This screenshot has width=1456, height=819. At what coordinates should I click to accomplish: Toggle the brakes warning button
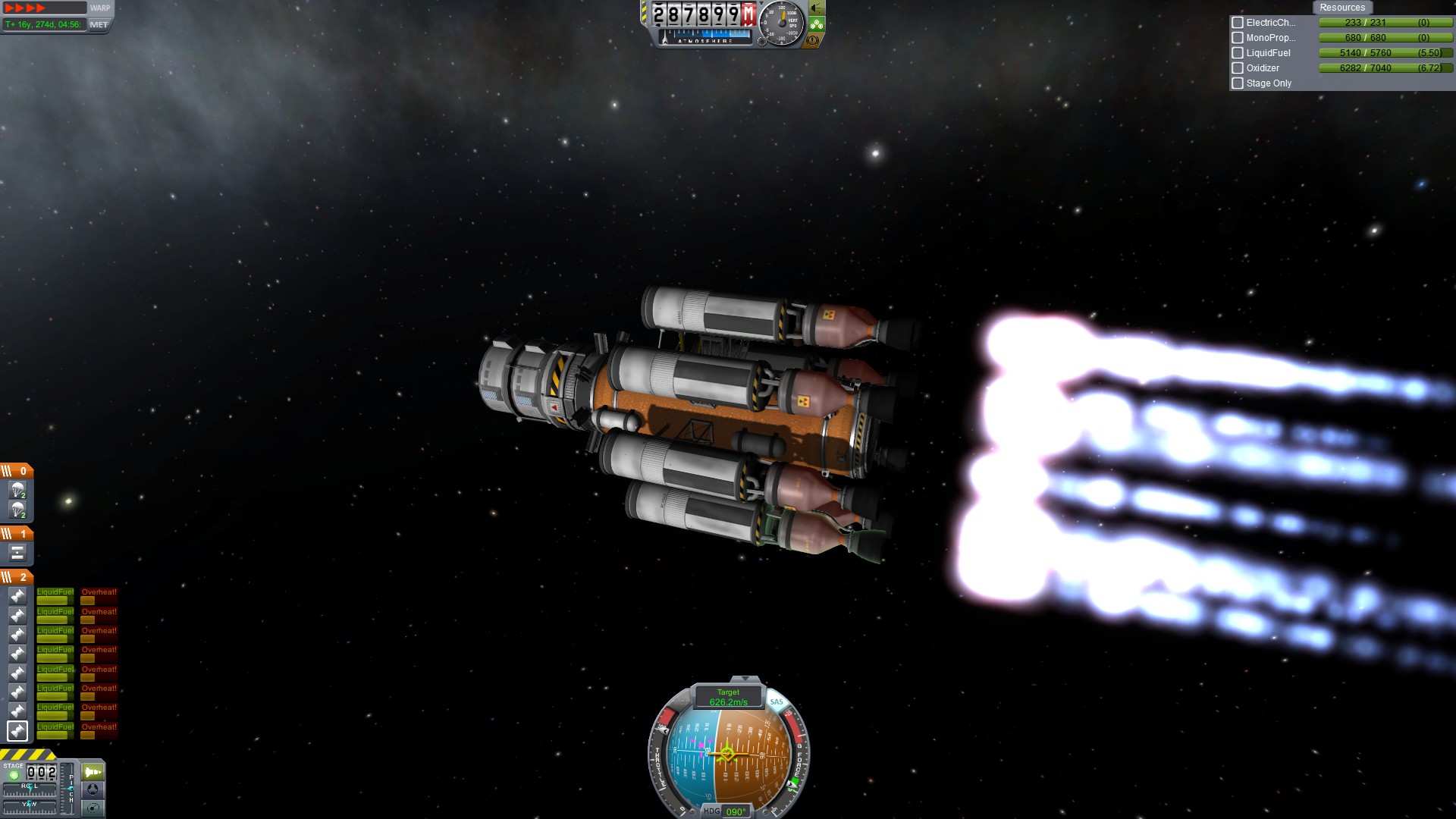(813, 40)
